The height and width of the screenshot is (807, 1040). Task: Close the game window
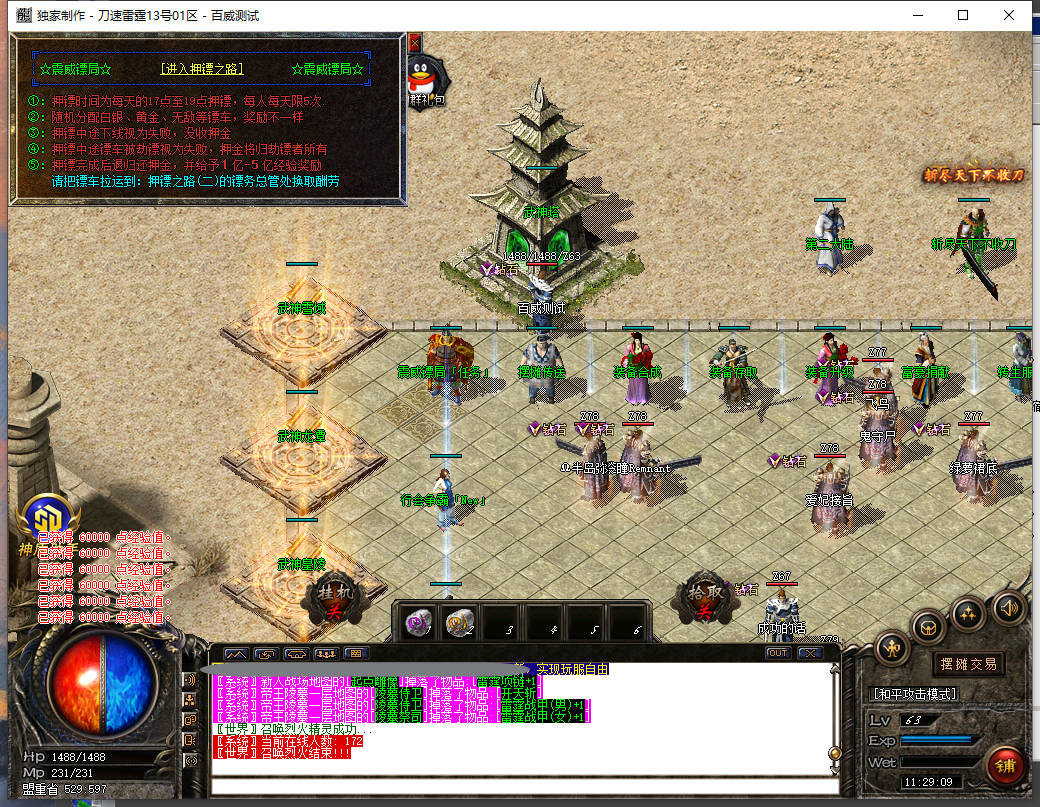pos(1009,15)
